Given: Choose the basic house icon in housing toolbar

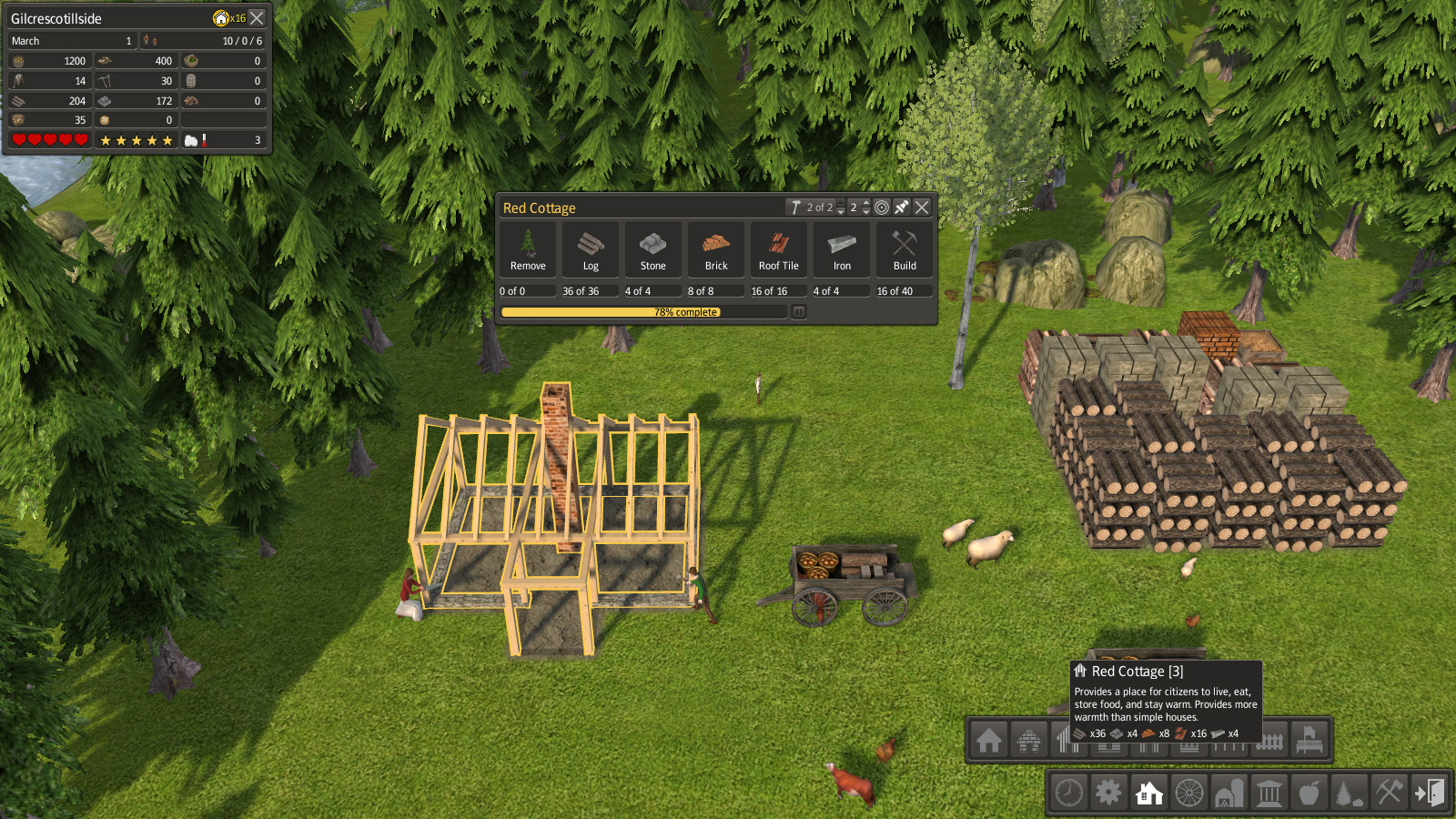Looking at the screenshot, I should tap(989, 740).
